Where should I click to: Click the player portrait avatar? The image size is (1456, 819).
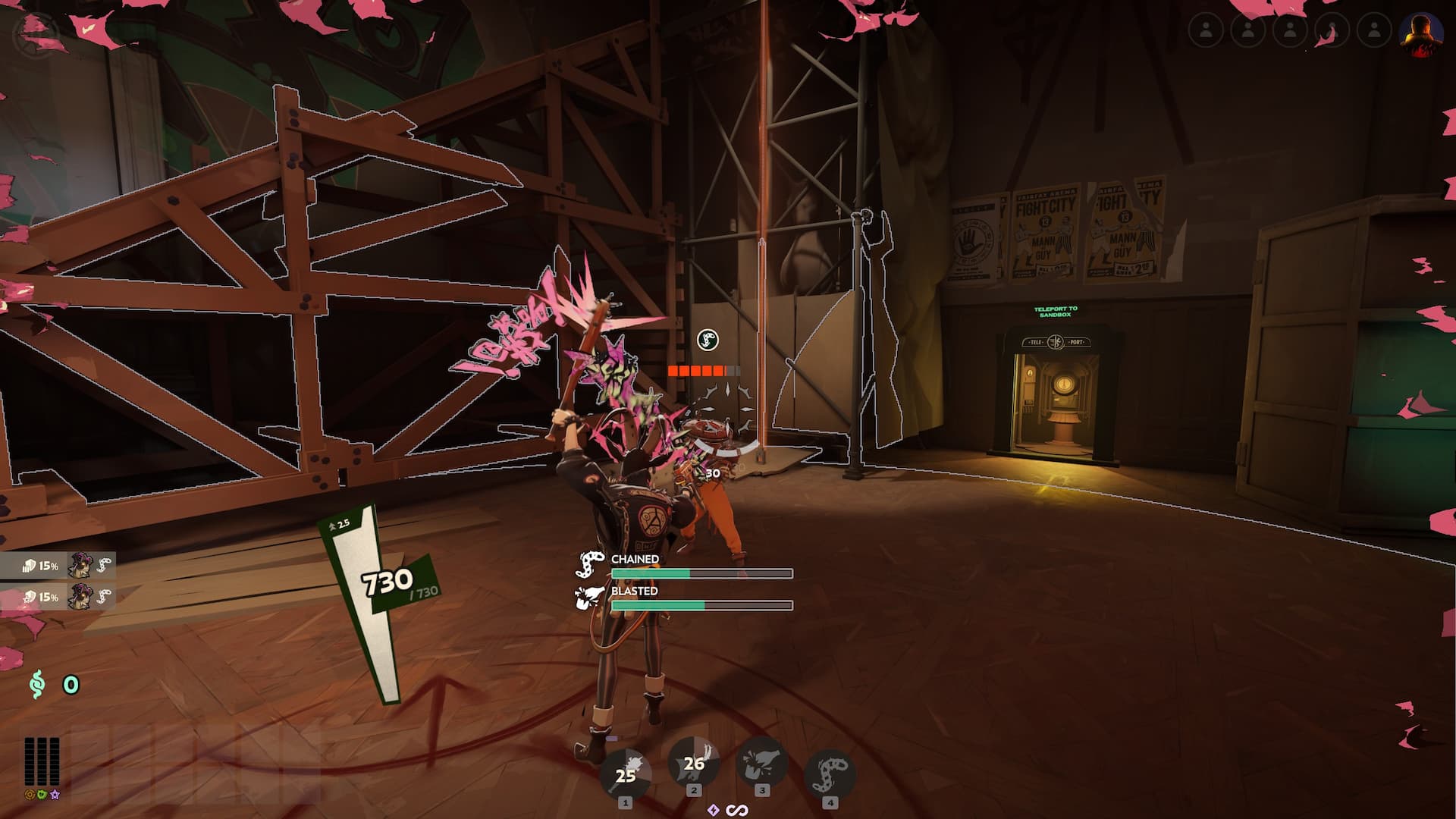tap(1420, 33)
